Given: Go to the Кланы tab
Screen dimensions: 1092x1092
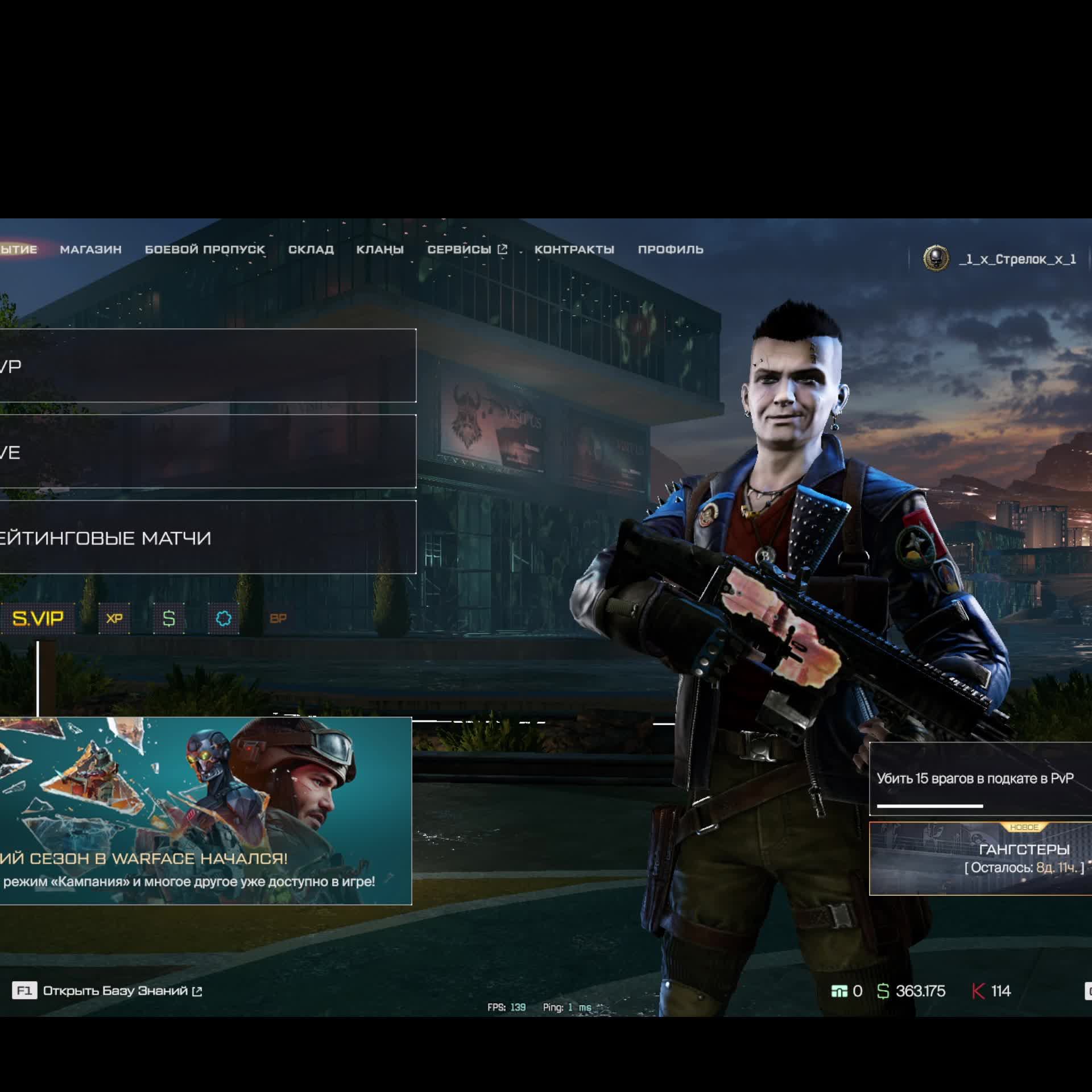Looking at the screenshot, I should pyautogui.click(x=380, y=250).
